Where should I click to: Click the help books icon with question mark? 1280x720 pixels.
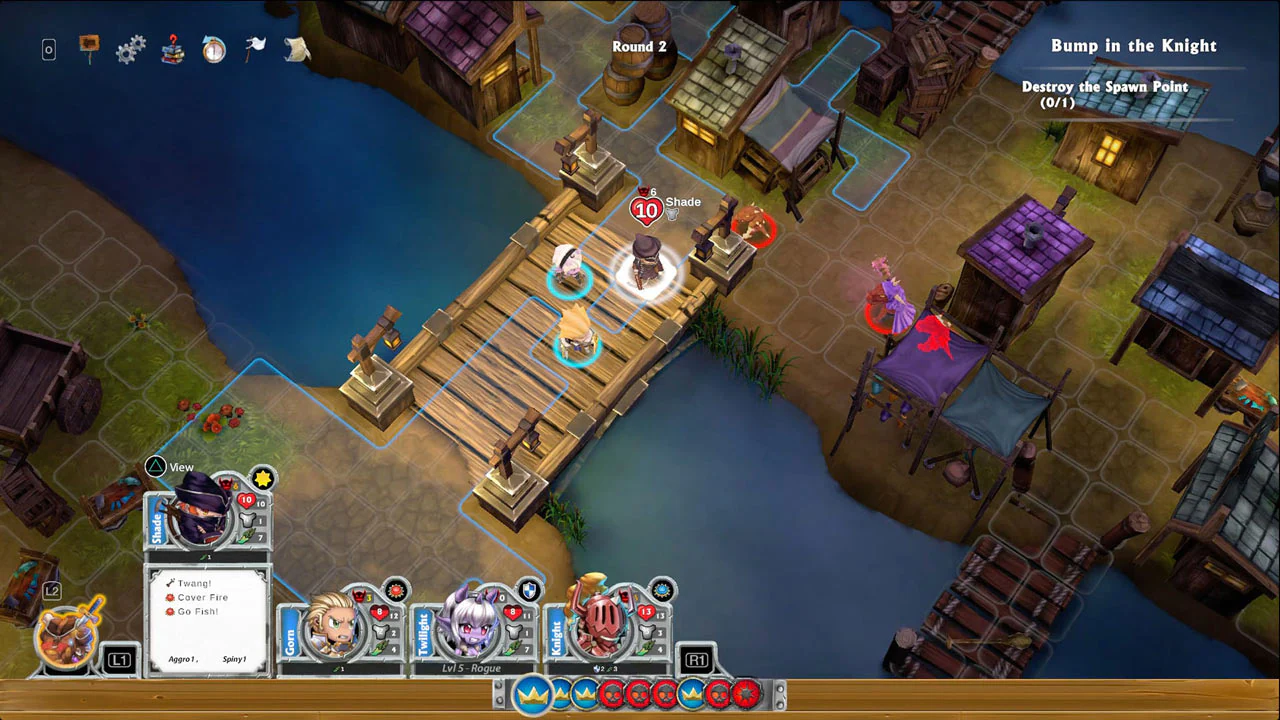[x=172, y=49]
